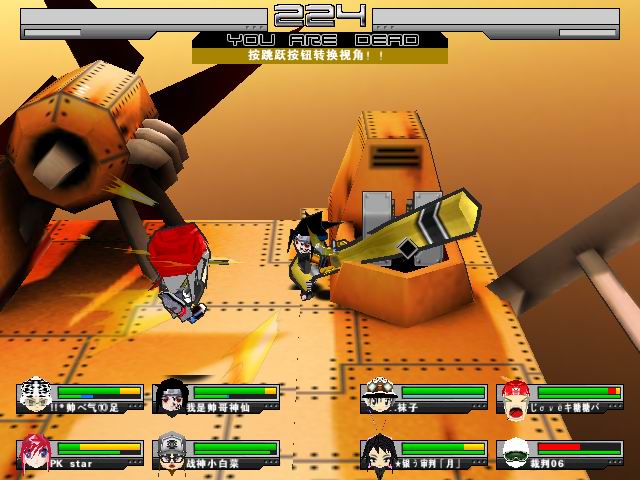
Task: Select the 帅气 skull-mask player portrait
Action: [35, 397]
